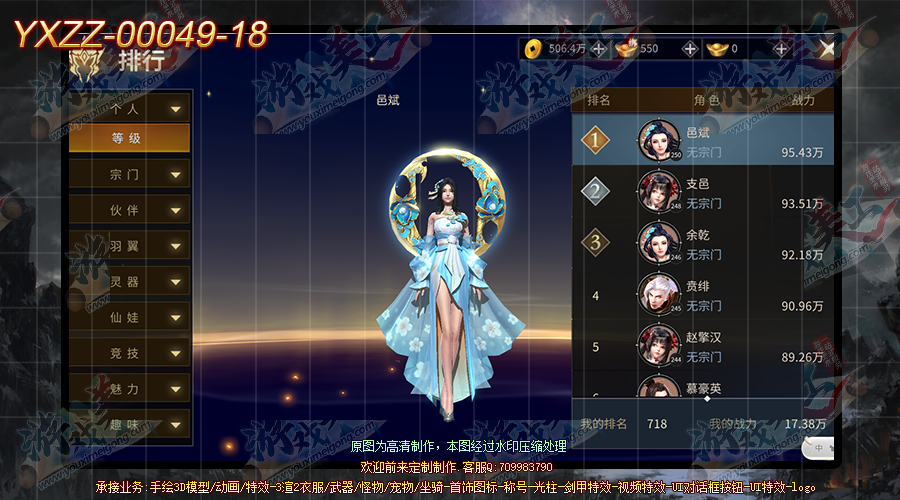Show the 羽翼 ranking list

pos(130,246)
